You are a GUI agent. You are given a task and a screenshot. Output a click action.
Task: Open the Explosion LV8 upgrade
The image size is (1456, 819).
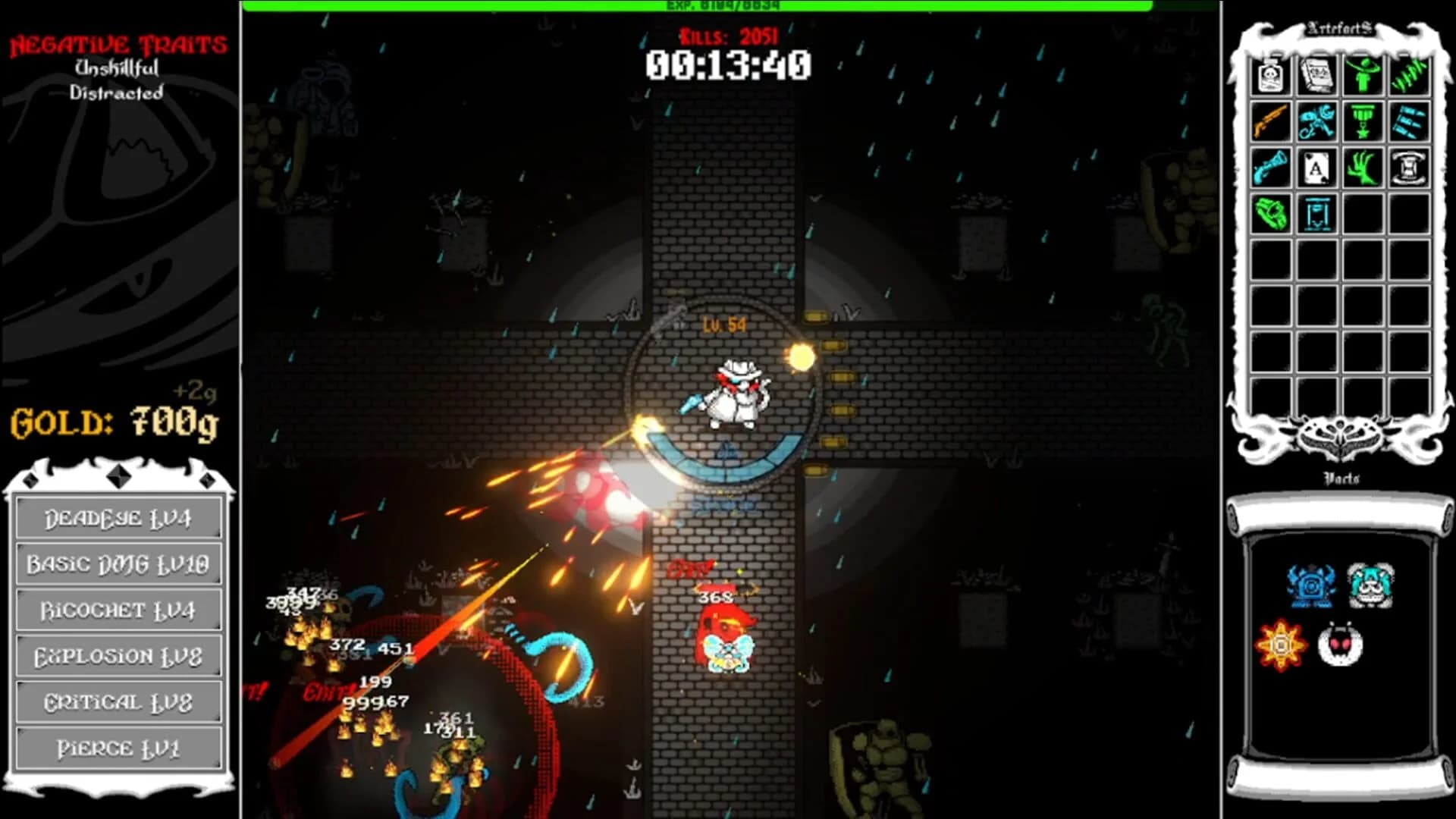click(x=118, y=655)
